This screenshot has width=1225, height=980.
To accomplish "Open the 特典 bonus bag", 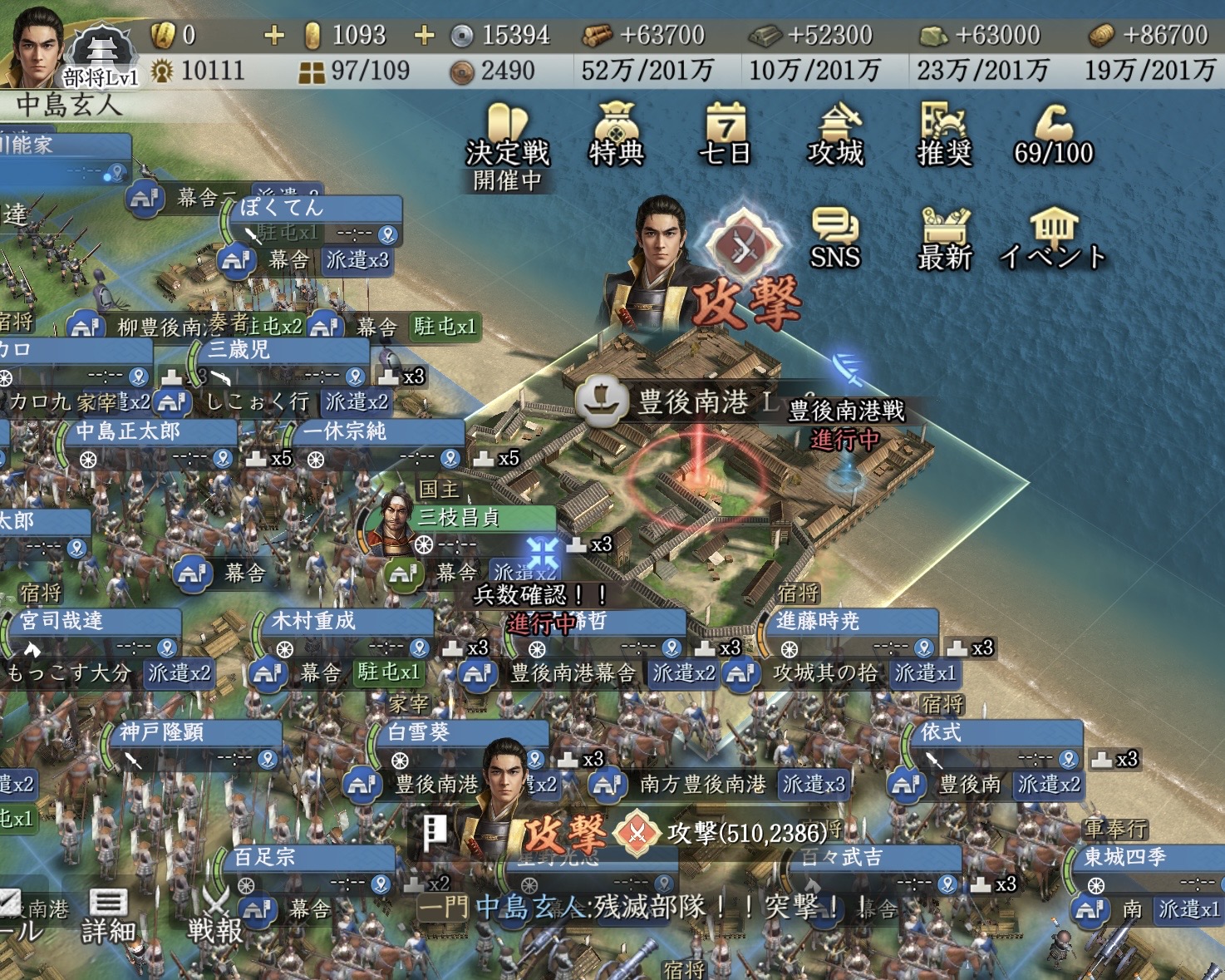I will coord(616,135).
